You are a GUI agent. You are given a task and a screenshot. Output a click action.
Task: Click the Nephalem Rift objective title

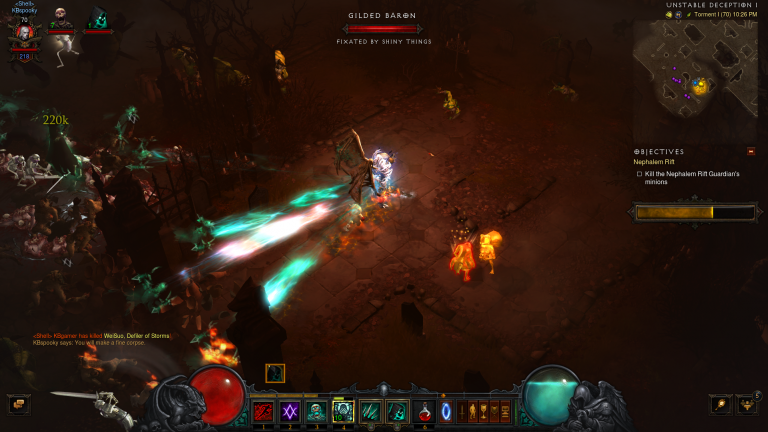[x=654, y=161]
